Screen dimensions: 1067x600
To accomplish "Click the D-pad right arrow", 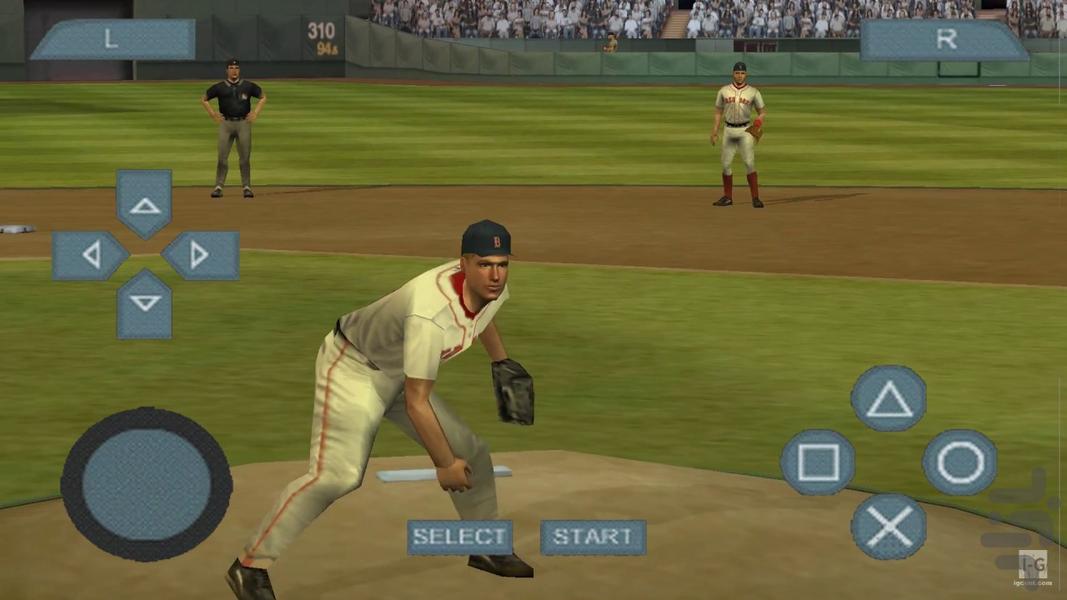I will pyautogui.click(x=200, y=256).
